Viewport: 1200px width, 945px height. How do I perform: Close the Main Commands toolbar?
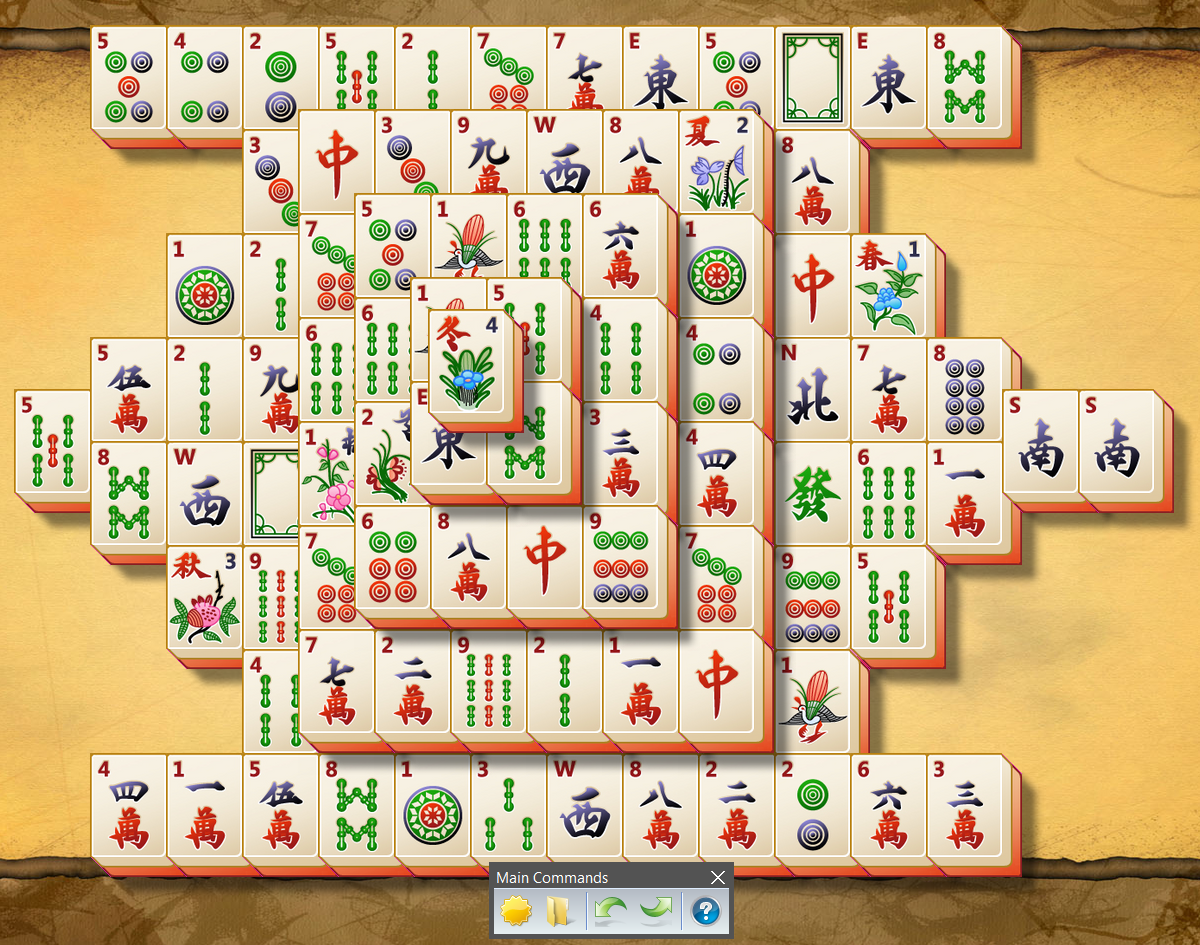pos(717,878)
